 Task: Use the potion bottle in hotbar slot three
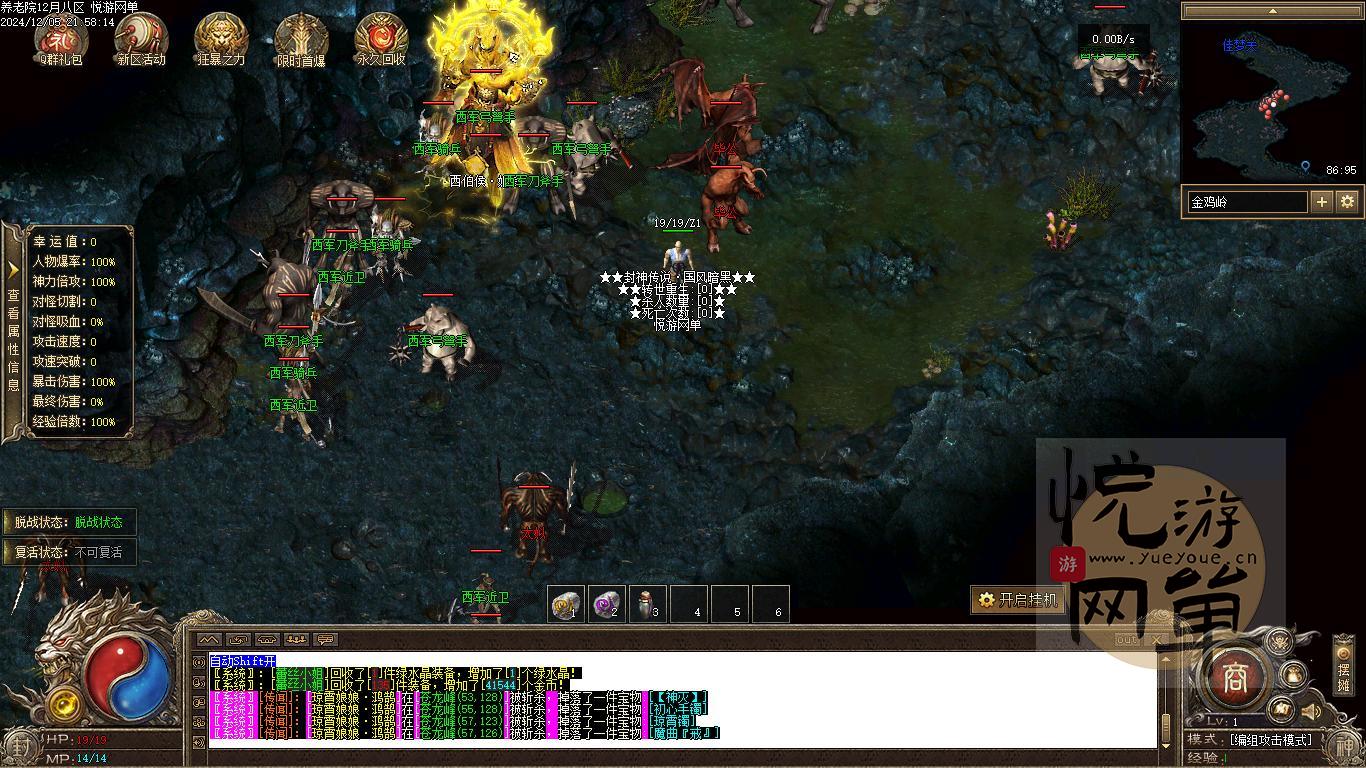click(647, 604)
